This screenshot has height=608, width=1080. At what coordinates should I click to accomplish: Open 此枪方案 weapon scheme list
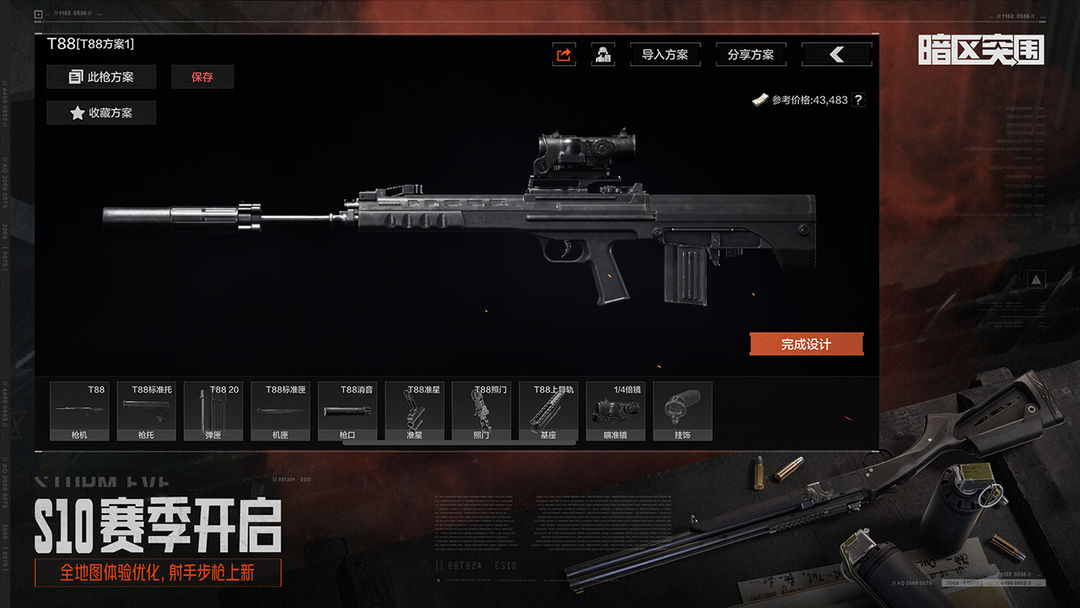tap(100, 77)
